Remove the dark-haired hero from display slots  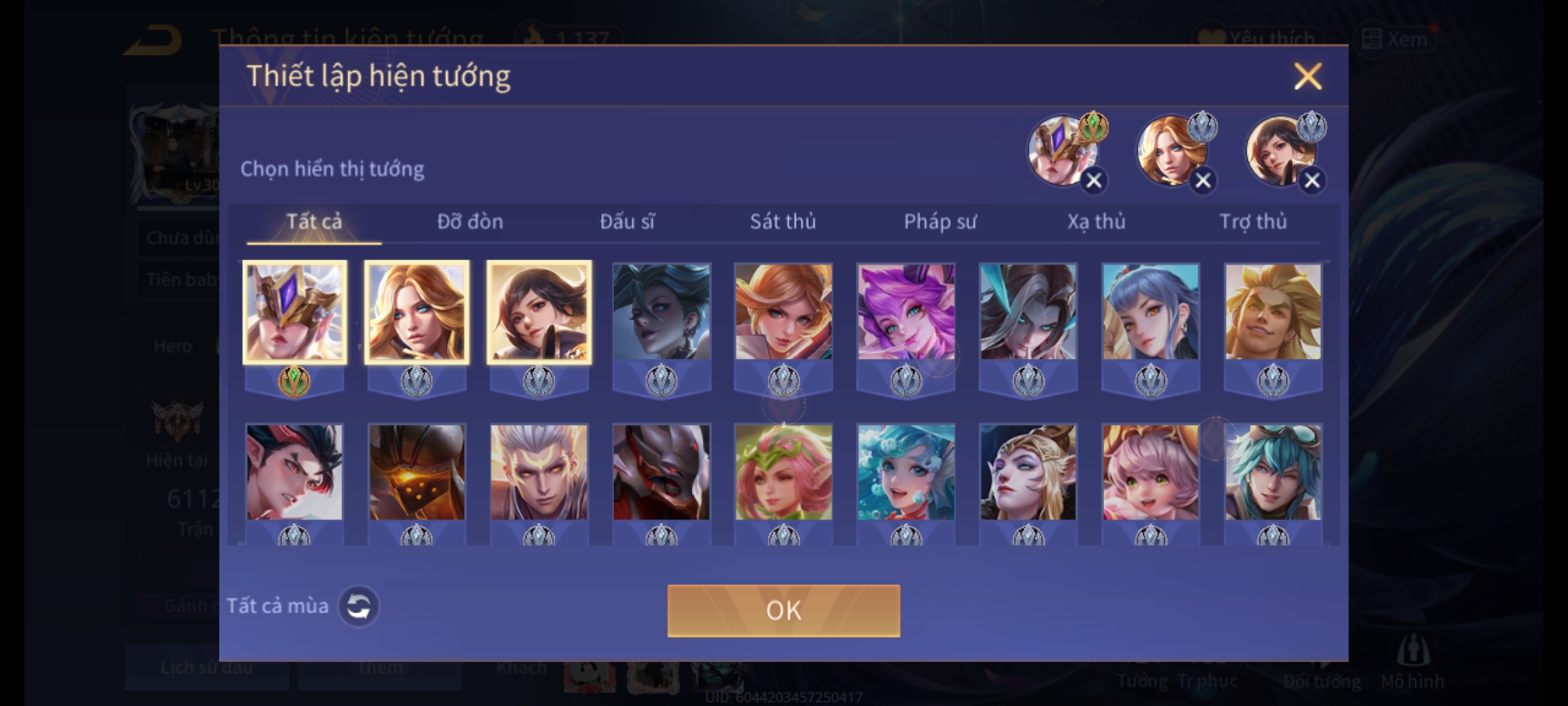[1312, 180]
